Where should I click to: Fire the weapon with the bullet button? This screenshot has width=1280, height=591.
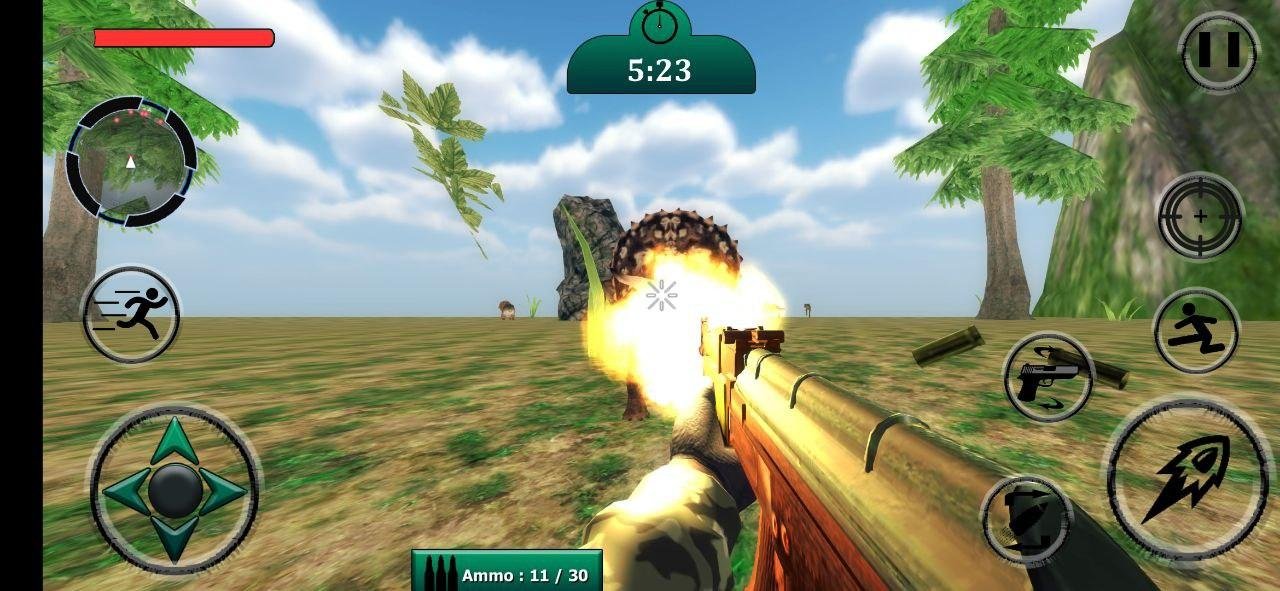(x=1187, y=478)
